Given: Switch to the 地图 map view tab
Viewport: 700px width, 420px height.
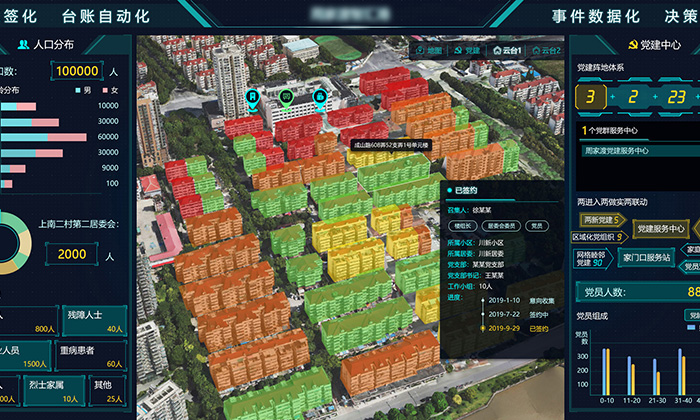Looking at the screenshot, I should tap(429, 49).
